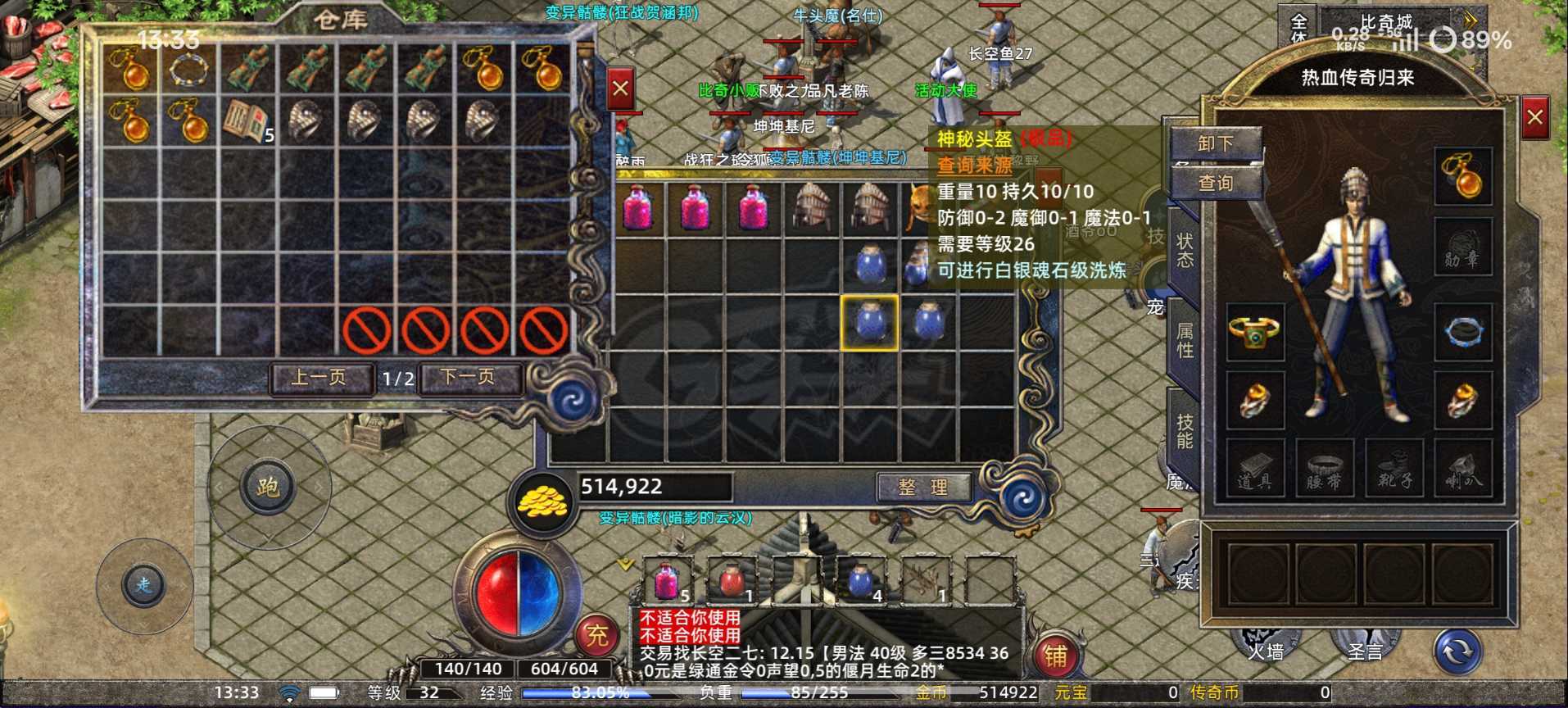Click 整理 to sort the bag
This screenshot has height=708, width=1568.
pos(922,485)
